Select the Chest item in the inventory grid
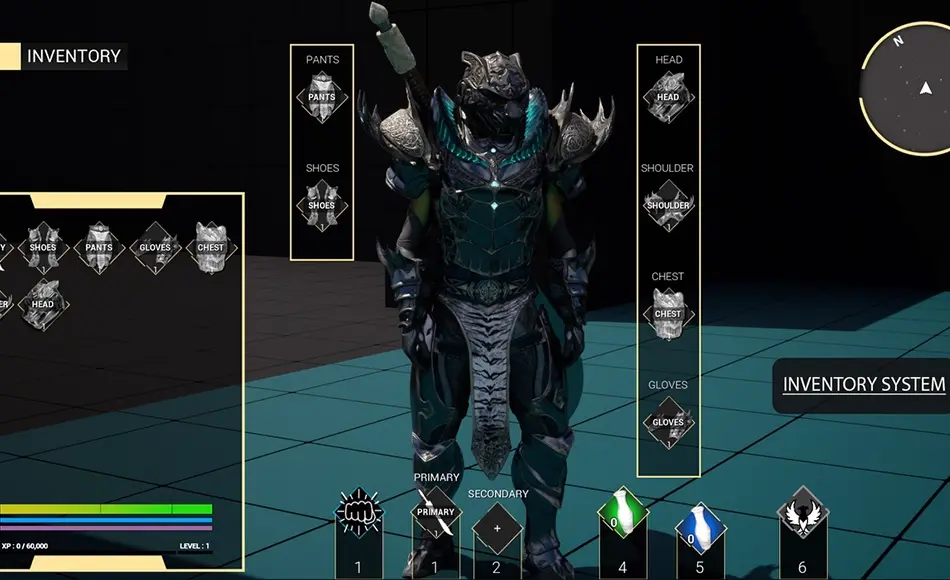The width and height of the screenshot is (950, 580). pyautogui.click(x=211, y=248)
